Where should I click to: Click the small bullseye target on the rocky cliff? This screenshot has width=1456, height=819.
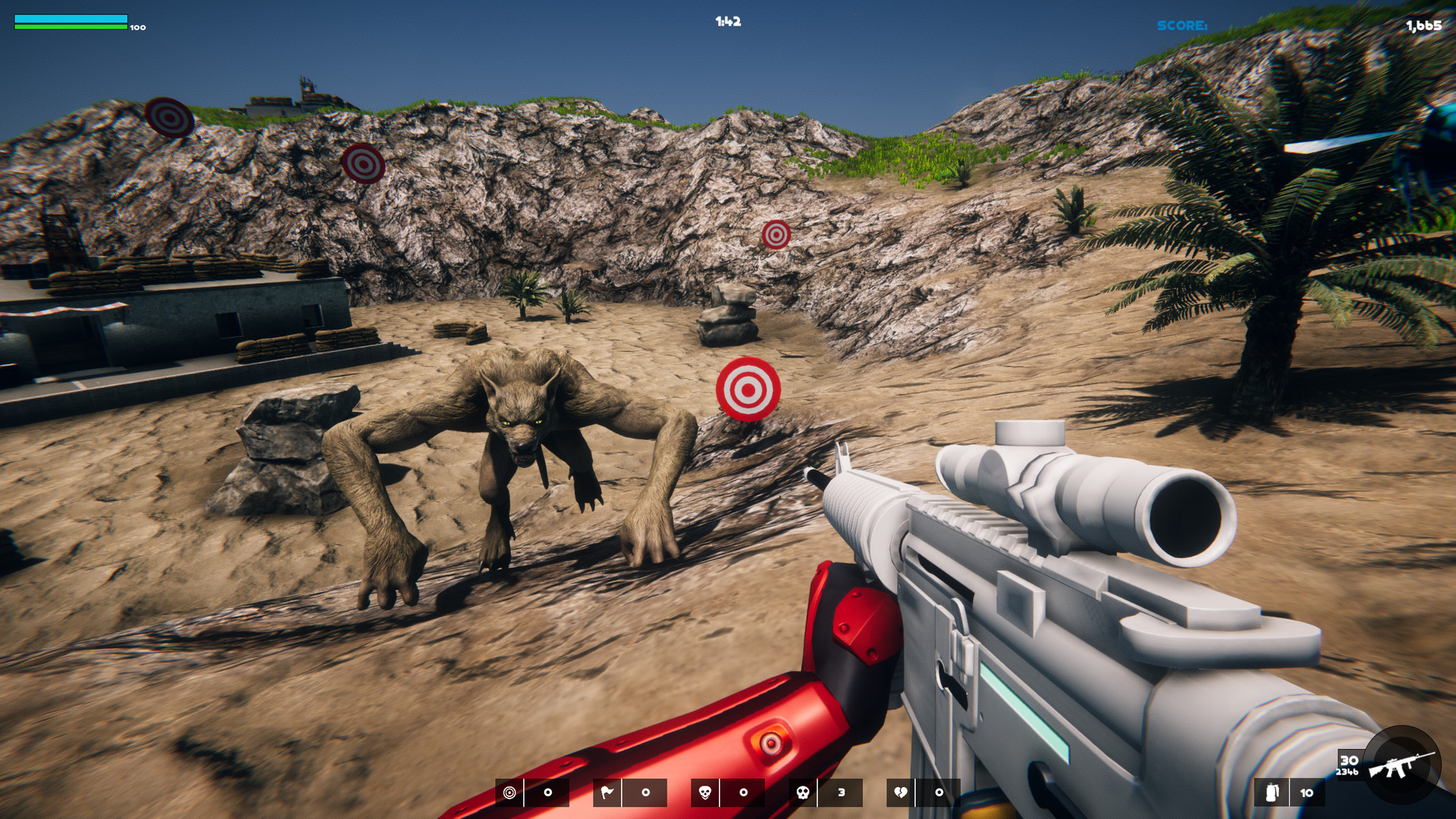coord(775,235)
